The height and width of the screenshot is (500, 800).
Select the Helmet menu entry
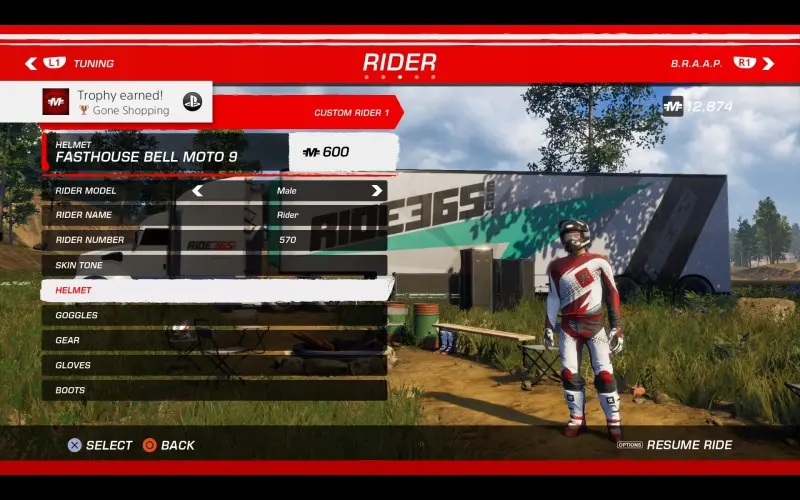pyautogui.click(x=213, y=290)
